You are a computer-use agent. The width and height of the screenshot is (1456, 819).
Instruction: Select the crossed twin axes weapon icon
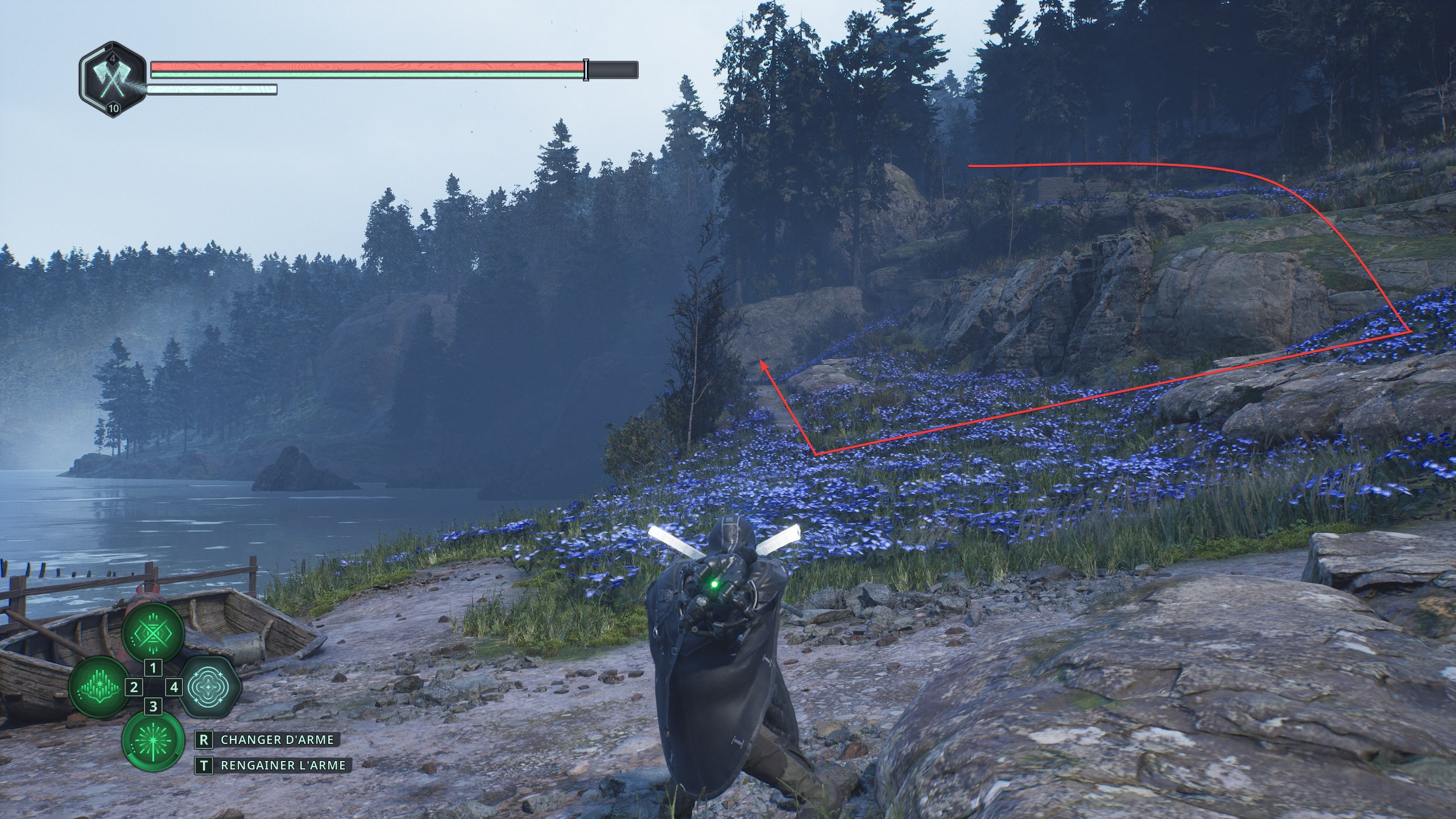point(113,80)
